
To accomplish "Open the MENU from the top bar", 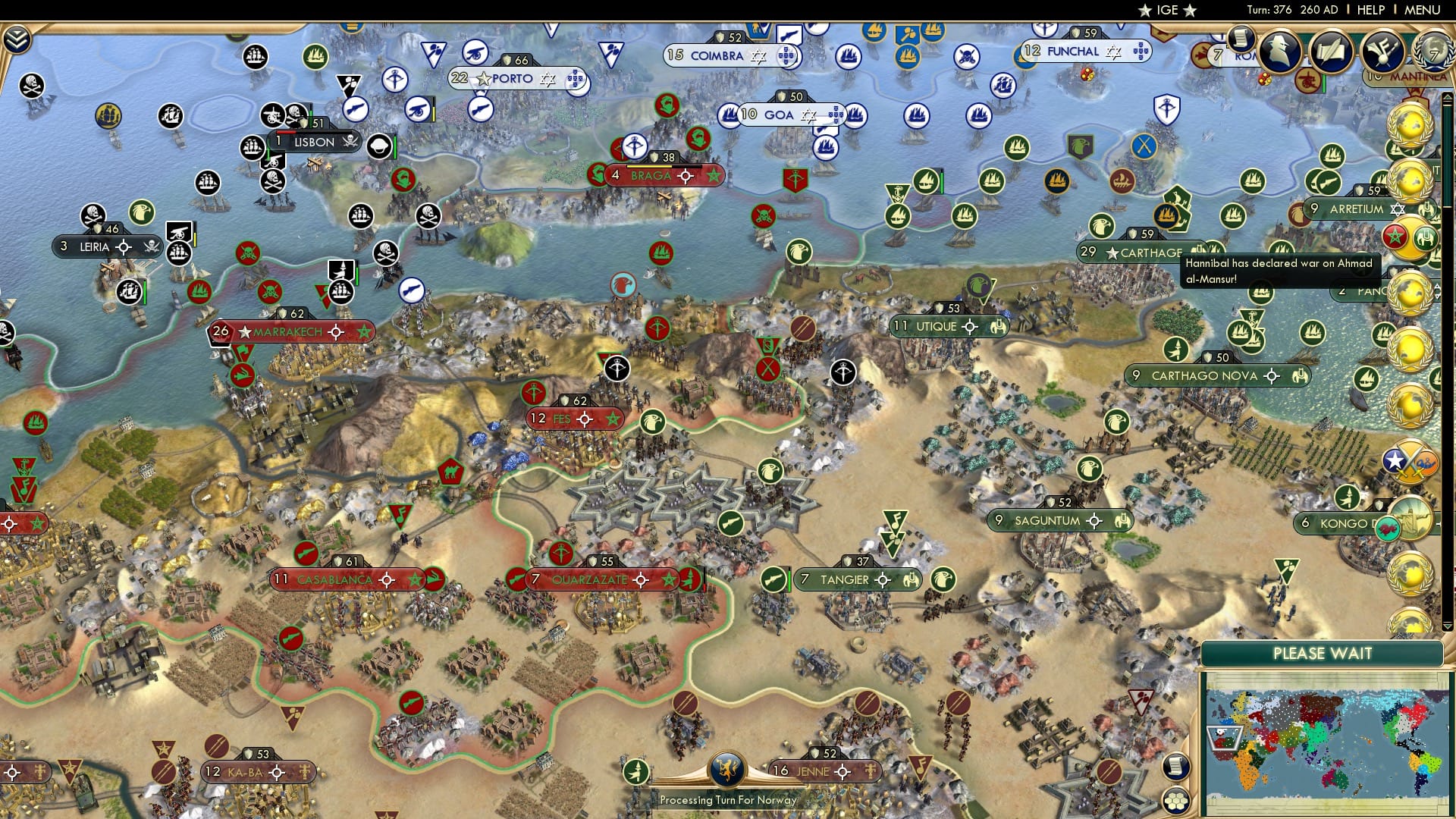I will pos(1424,11).
